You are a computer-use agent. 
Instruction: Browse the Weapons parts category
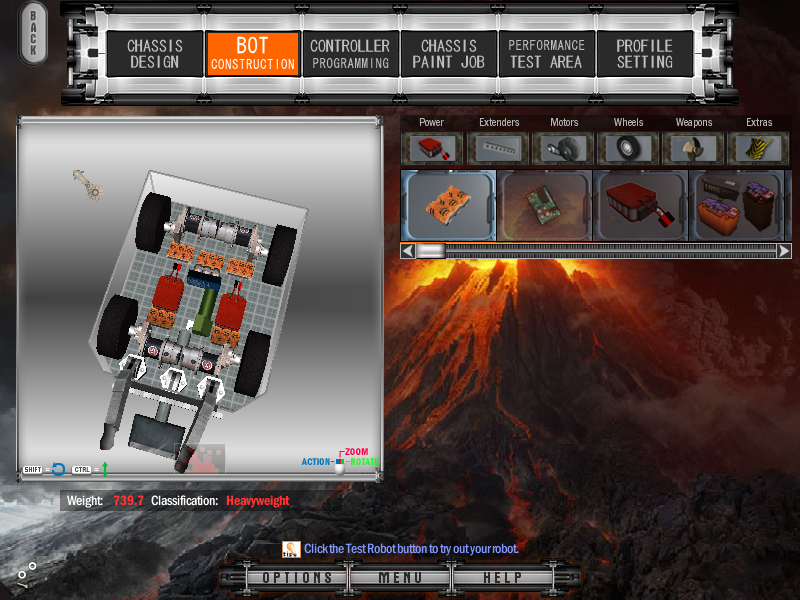point(694,148)
